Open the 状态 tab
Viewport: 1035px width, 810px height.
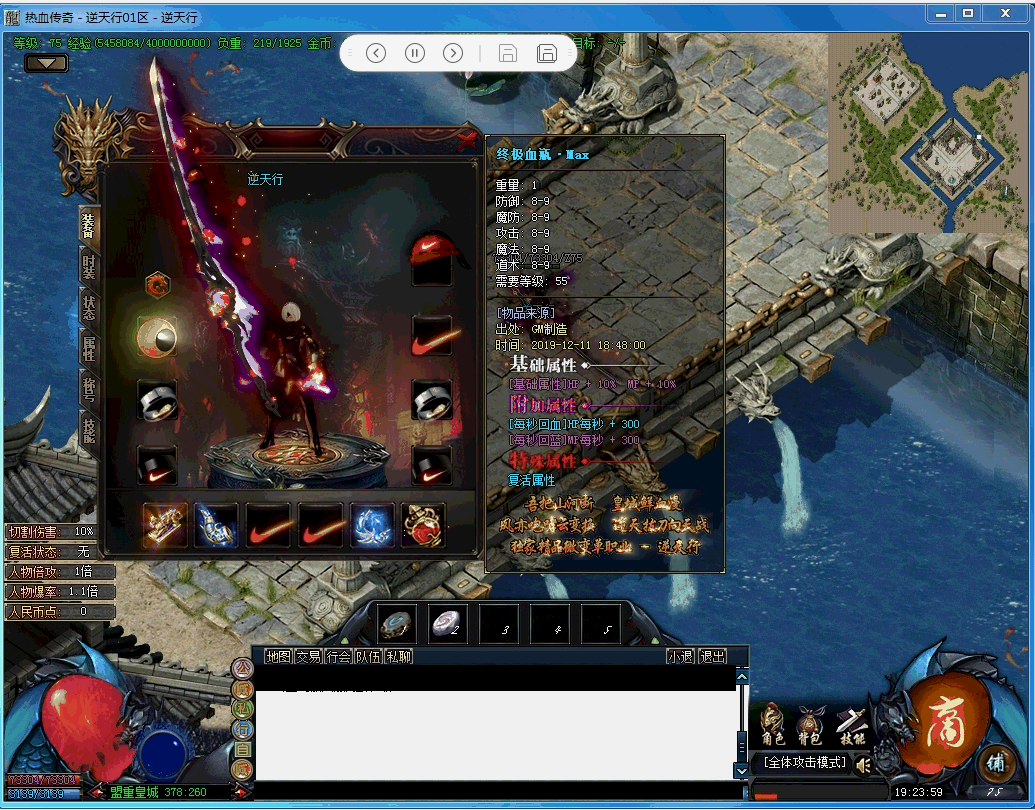tap(89, 308)
